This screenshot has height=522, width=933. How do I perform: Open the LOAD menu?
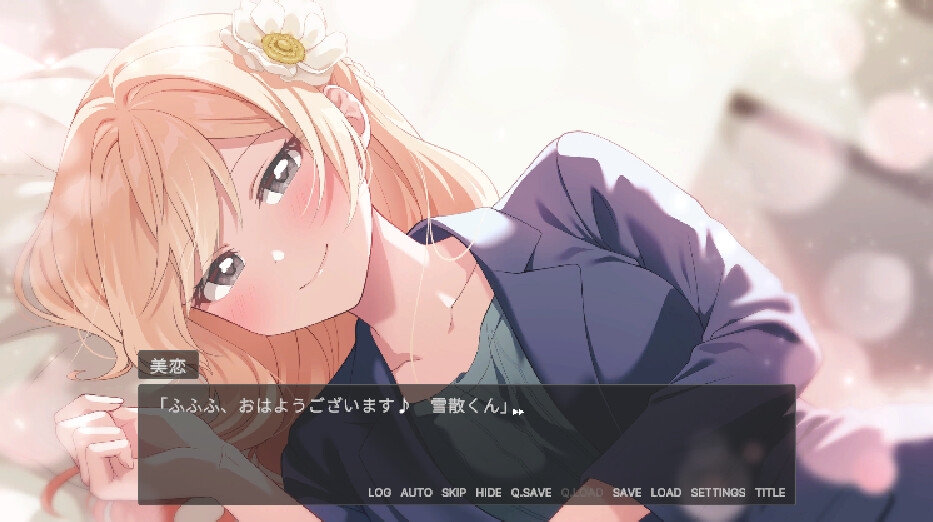[x=665, y=493]
